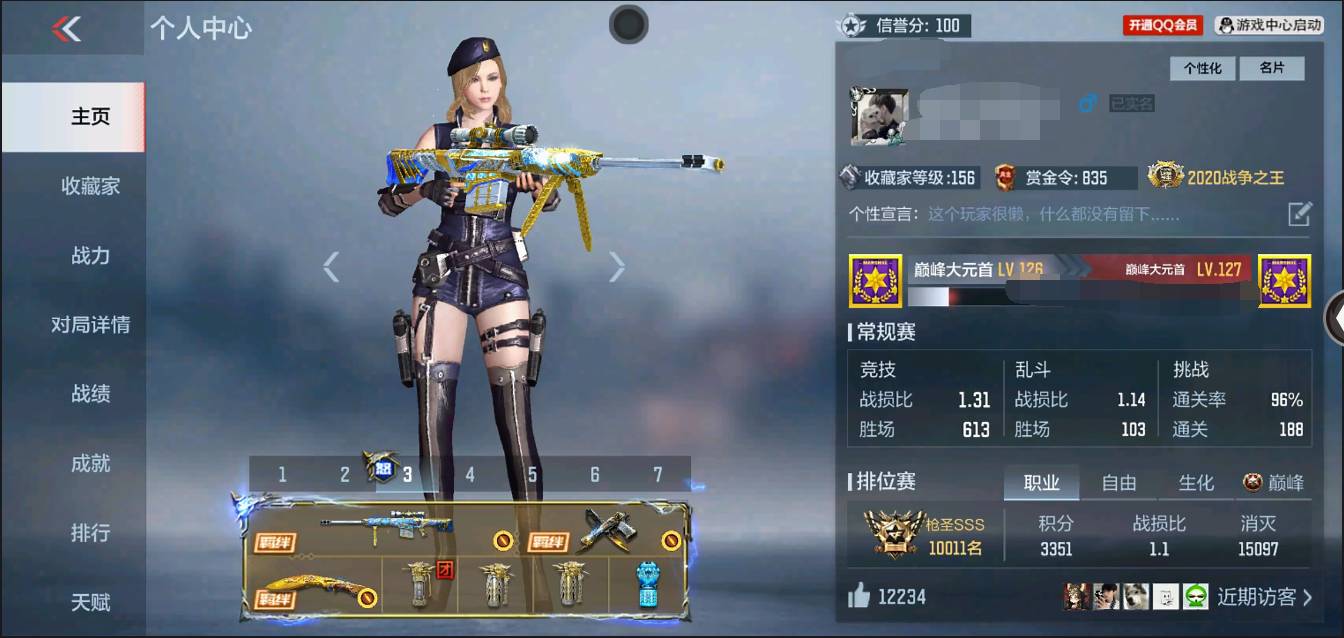The height and width of the screenshot is (638, 1344).
Task: Show the 排行 rankings page
Action: pyautogui.click(x=90, y=533)
